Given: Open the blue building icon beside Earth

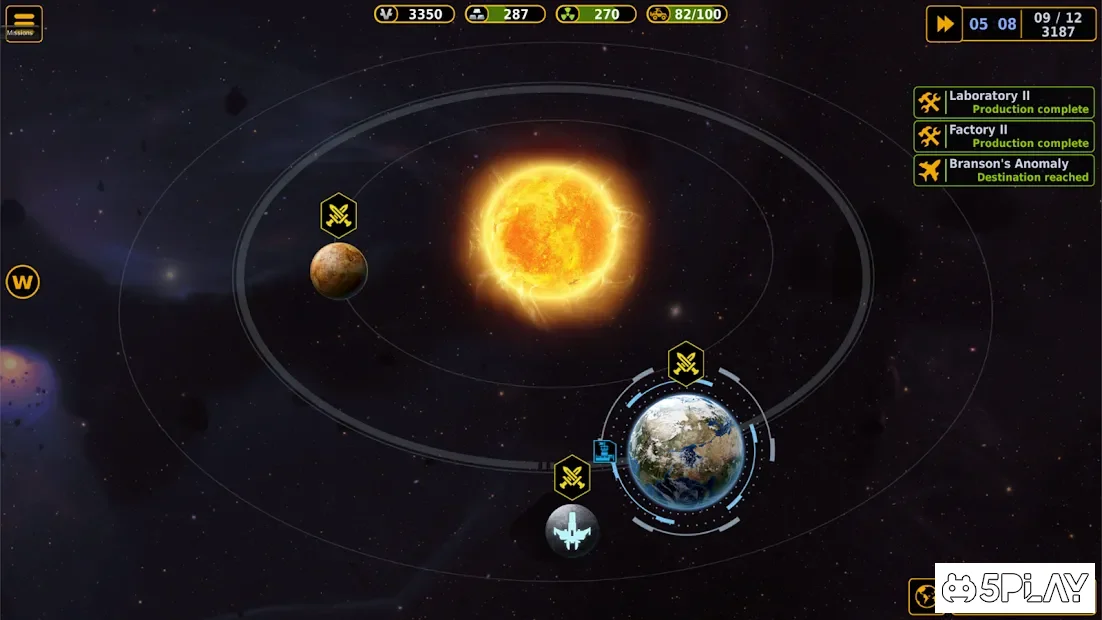Looking at the screenshot, I should tap(603, 450).
